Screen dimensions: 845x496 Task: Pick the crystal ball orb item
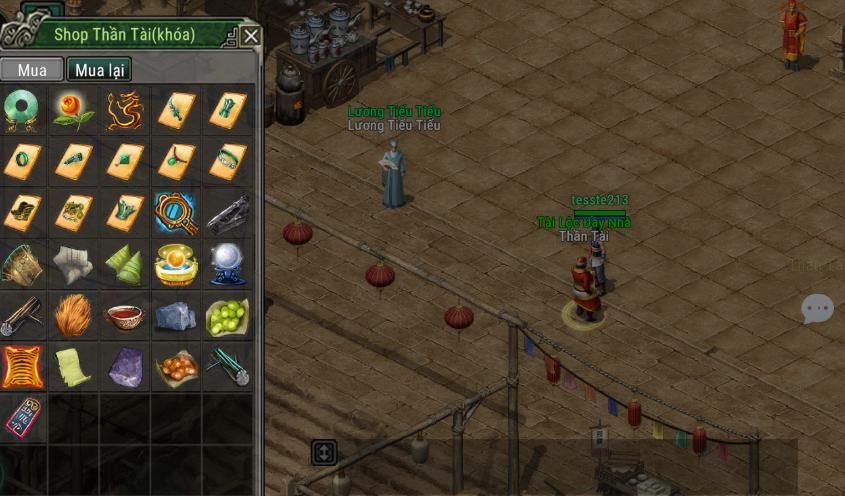click(228, 265)
